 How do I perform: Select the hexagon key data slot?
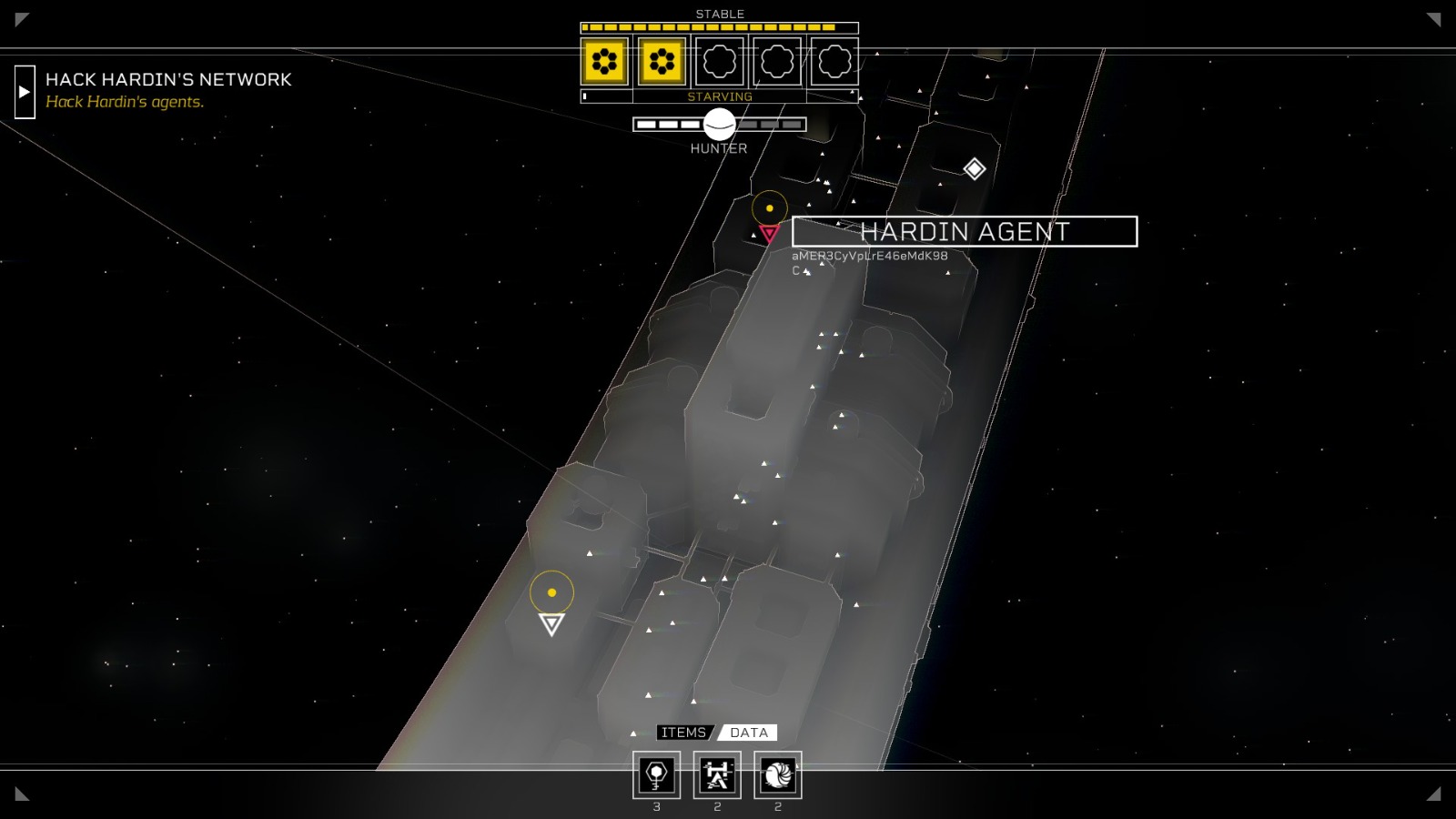(656, 775)
